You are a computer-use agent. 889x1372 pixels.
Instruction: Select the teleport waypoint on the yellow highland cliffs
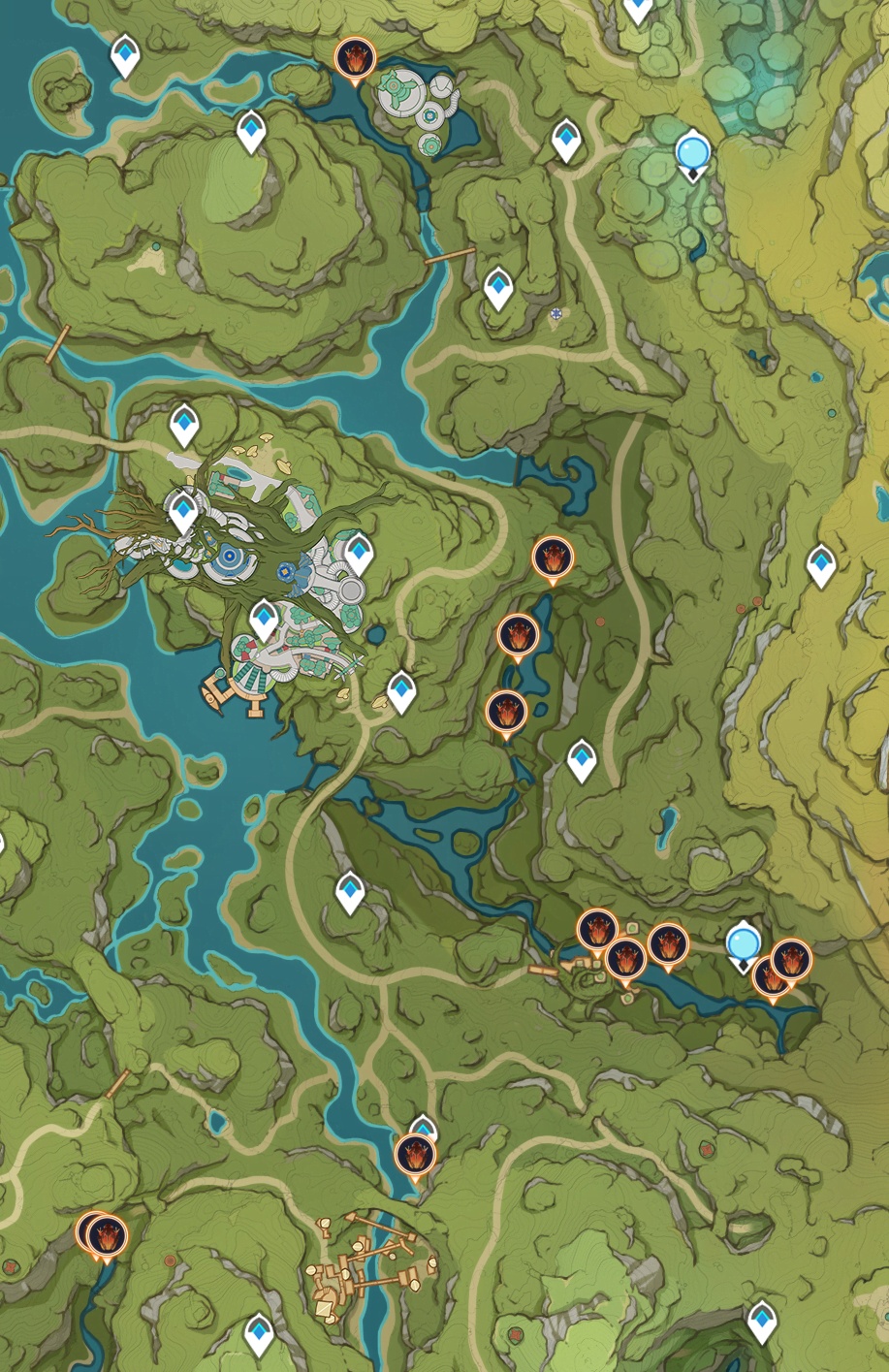pyautogui.click(x=821, y=564)
